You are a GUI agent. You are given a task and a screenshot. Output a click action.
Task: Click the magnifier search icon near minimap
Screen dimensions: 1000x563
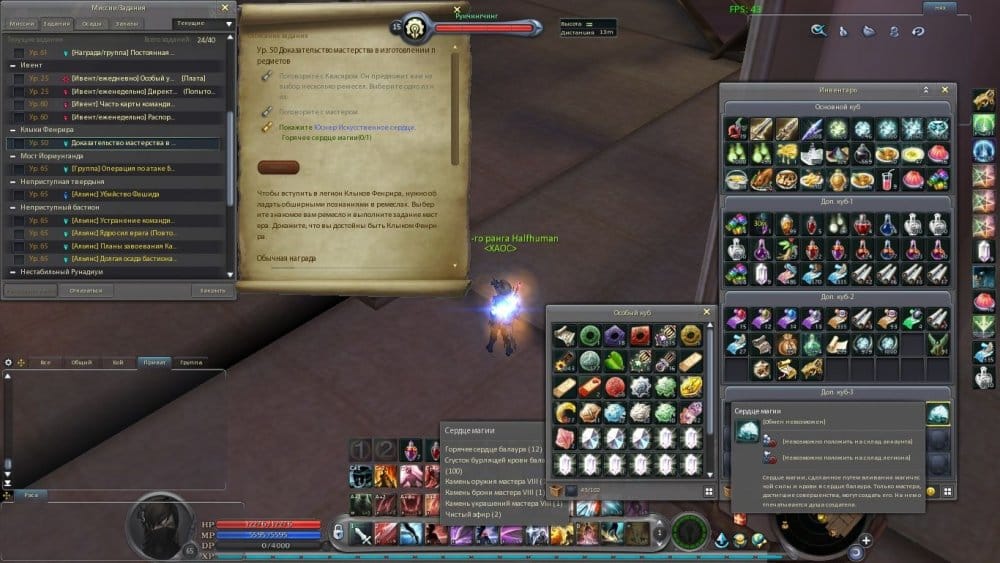point(818,31)
